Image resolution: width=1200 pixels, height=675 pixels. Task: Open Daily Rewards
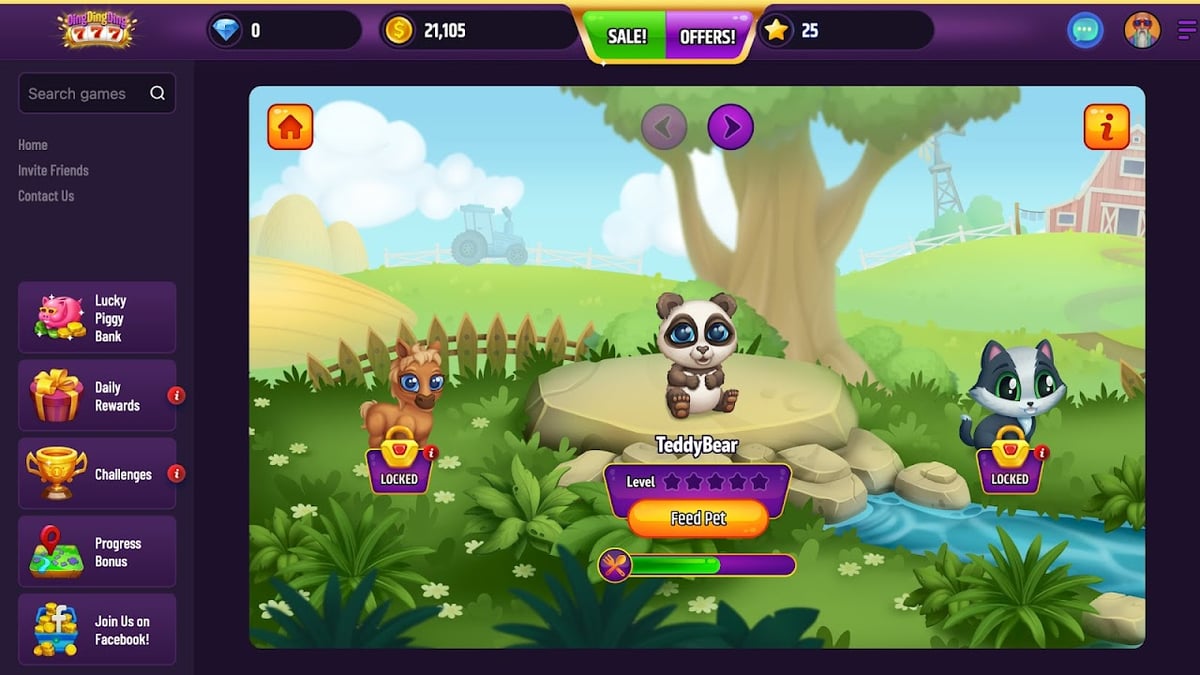coord(97,396)
